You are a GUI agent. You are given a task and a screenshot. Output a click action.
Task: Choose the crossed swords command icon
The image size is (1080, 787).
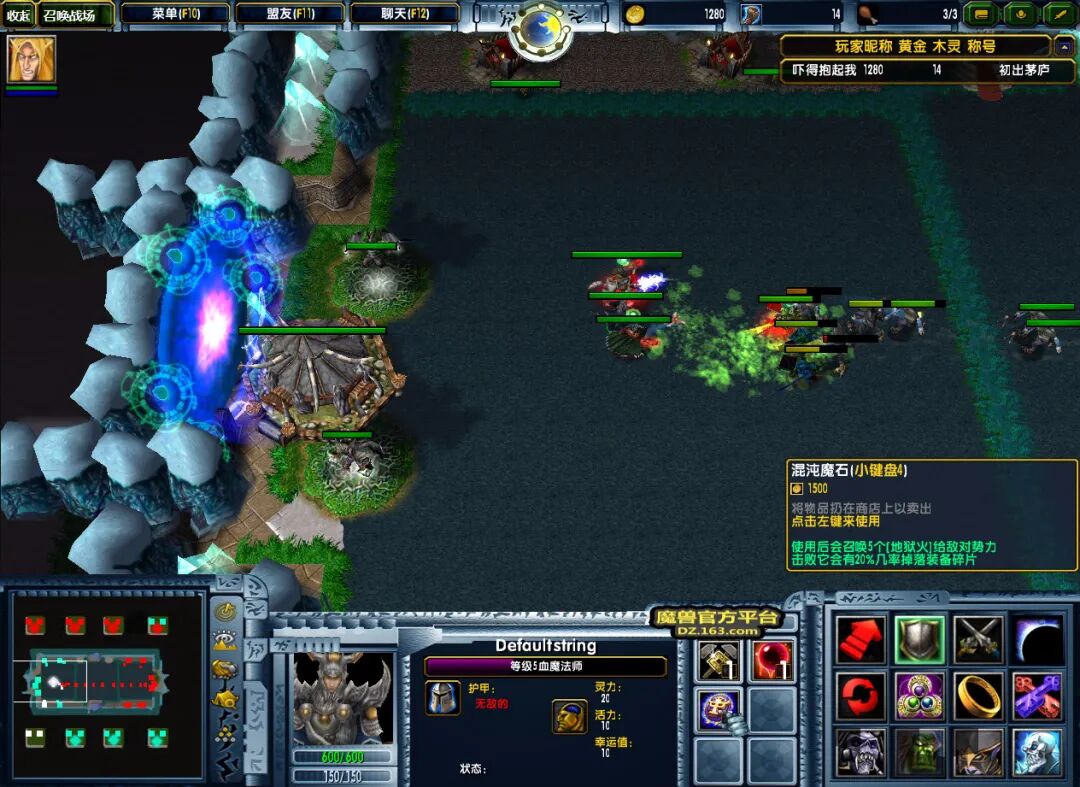(x=978, y=640)
